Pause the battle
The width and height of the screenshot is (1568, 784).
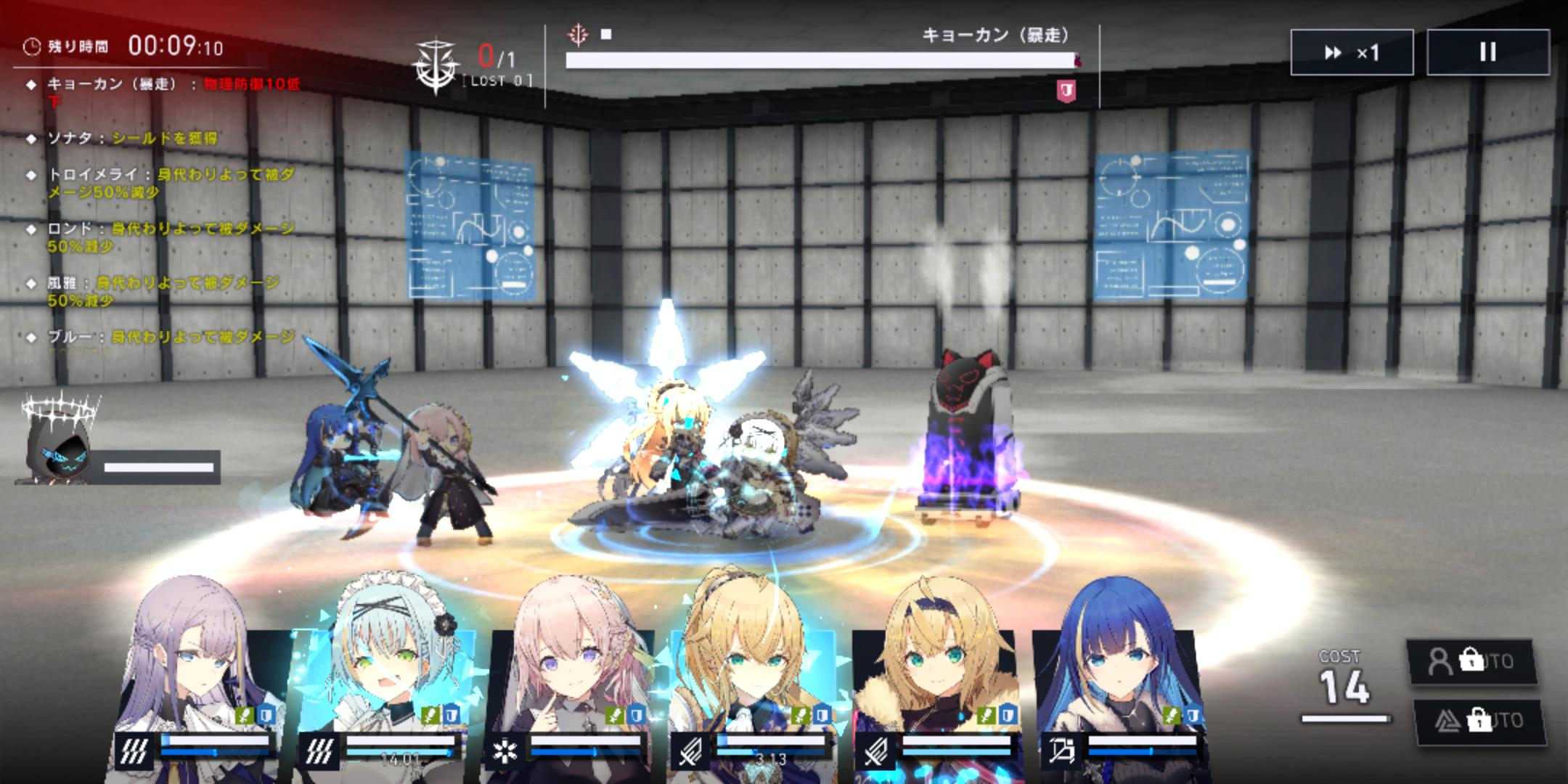[1487, 52]
